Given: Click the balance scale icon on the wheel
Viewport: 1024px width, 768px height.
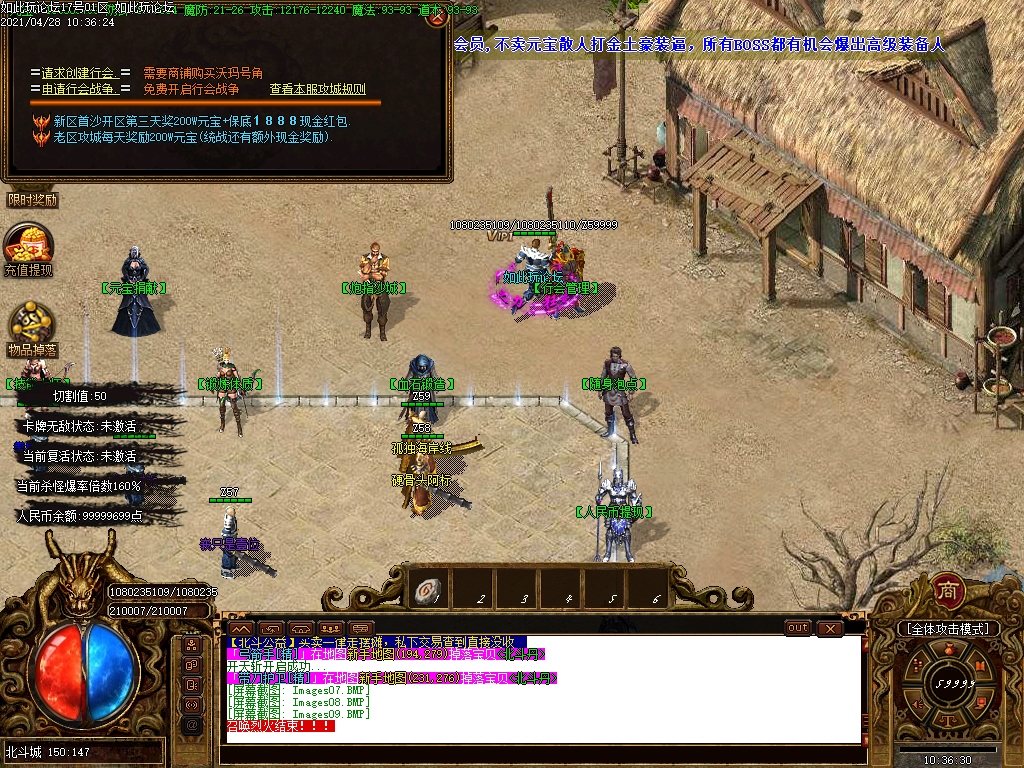Looking at the screenshot, I should [948, 720].
